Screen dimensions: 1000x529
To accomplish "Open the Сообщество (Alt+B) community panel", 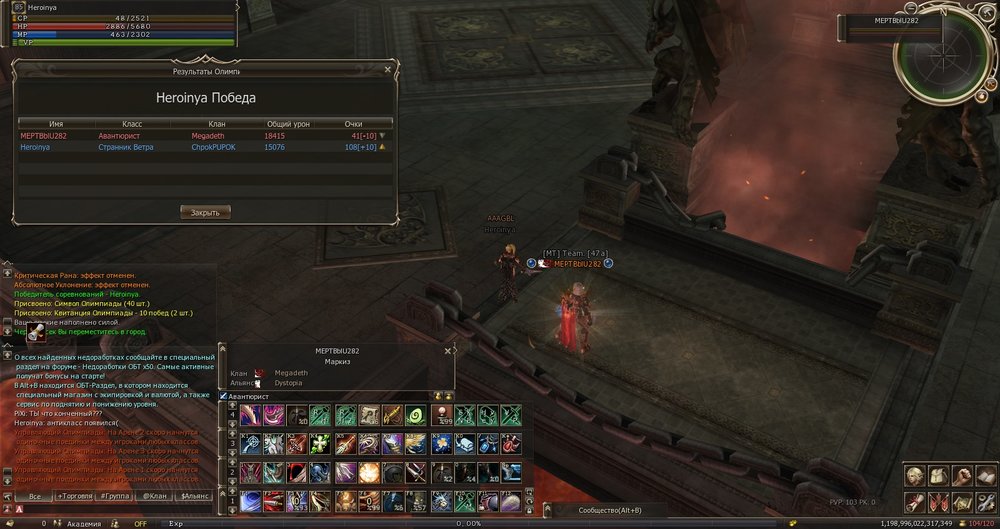I will pos(609,510).
